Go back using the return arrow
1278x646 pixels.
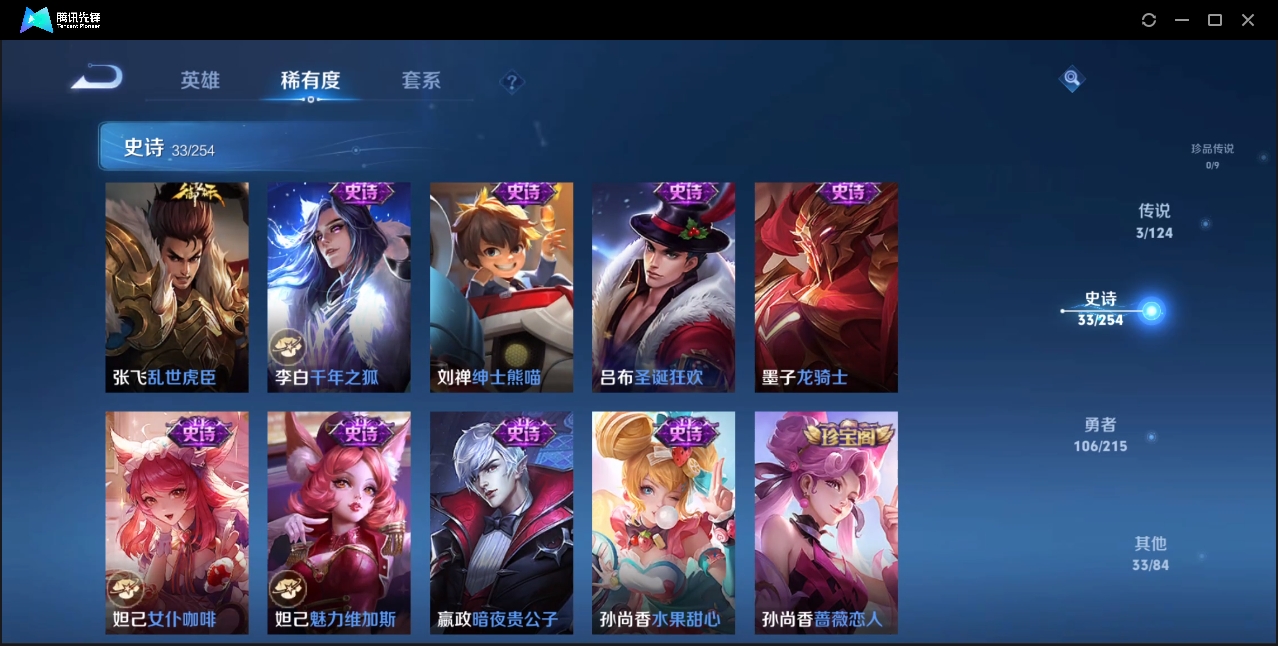[97, 77]
